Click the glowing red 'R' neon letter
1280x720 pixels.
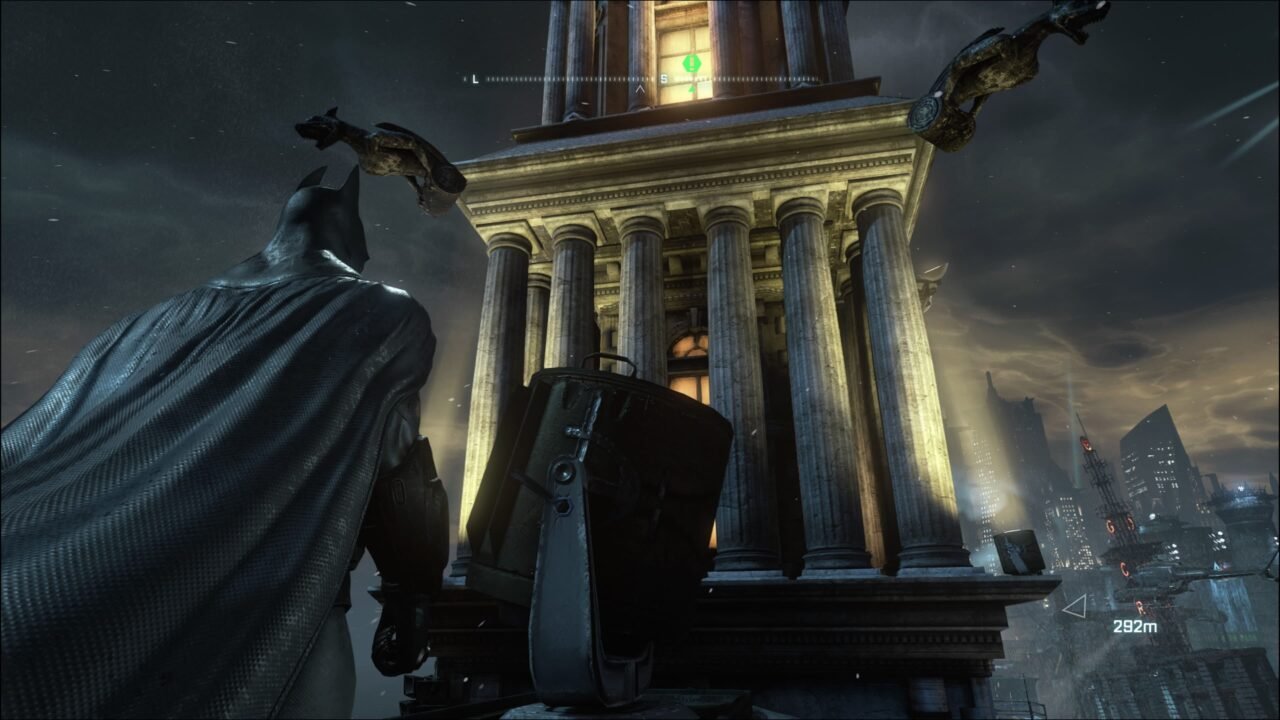[1140, 605]
